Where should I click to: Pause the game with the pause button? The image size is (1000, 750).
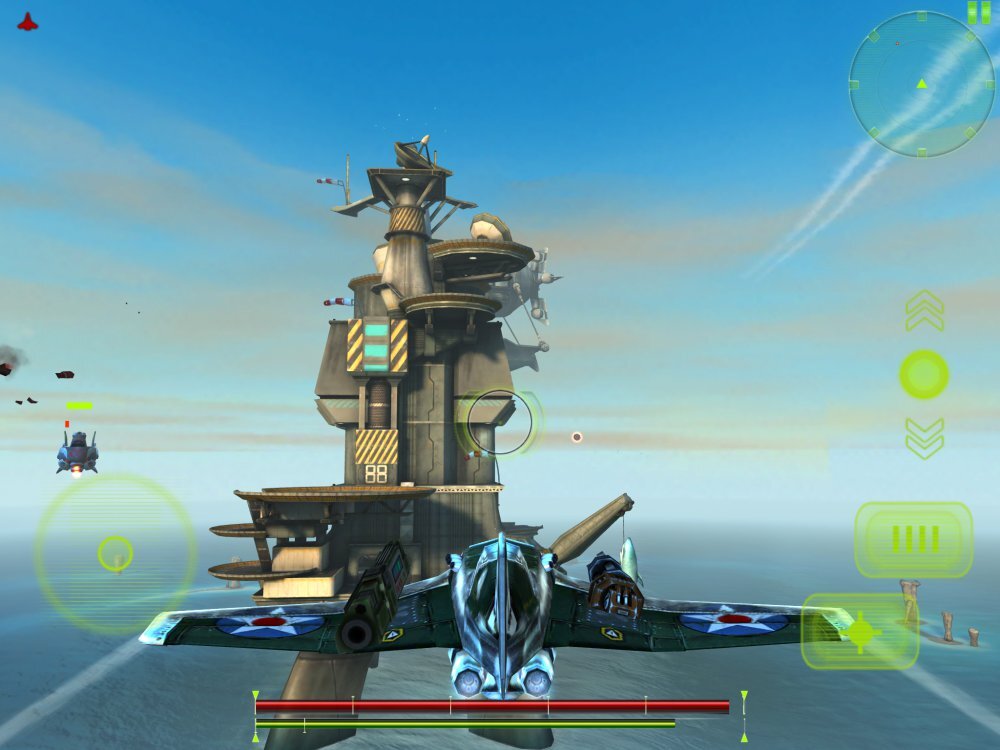(978, 13)
